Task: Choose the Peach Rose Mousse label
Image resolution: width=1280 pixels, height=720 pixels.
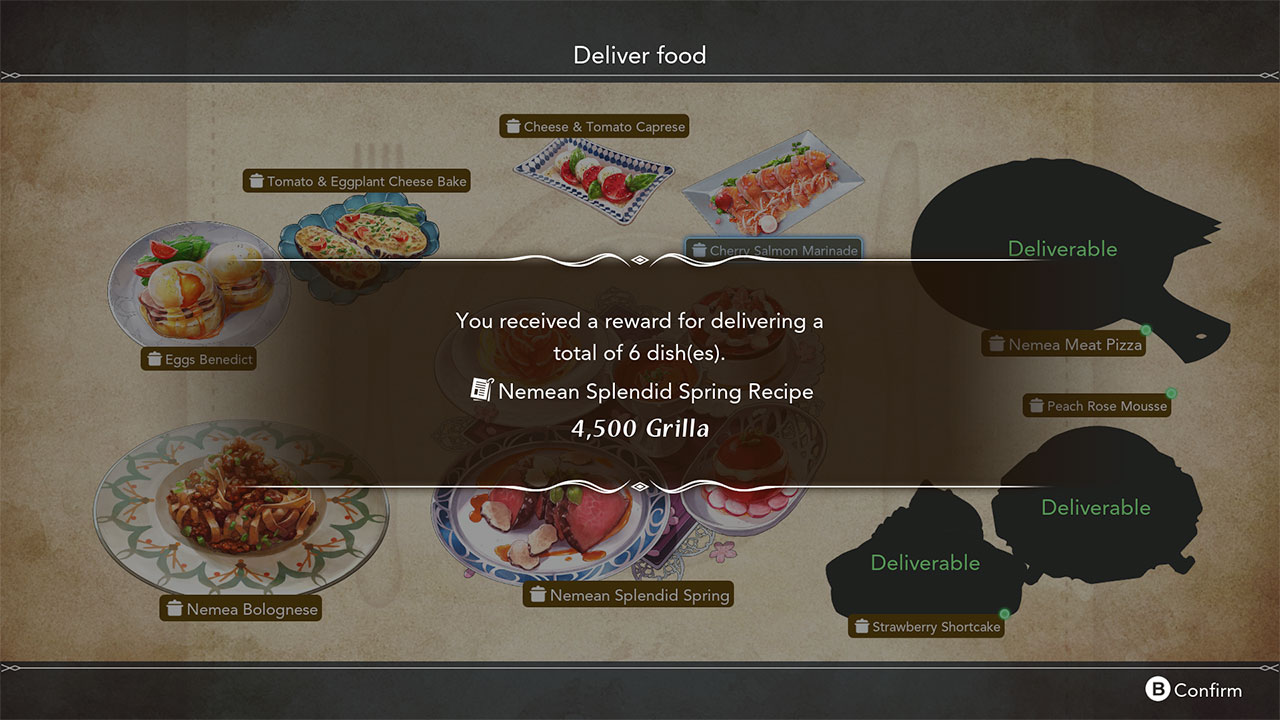Action: pyautogui.click(x=1097, y=406)
